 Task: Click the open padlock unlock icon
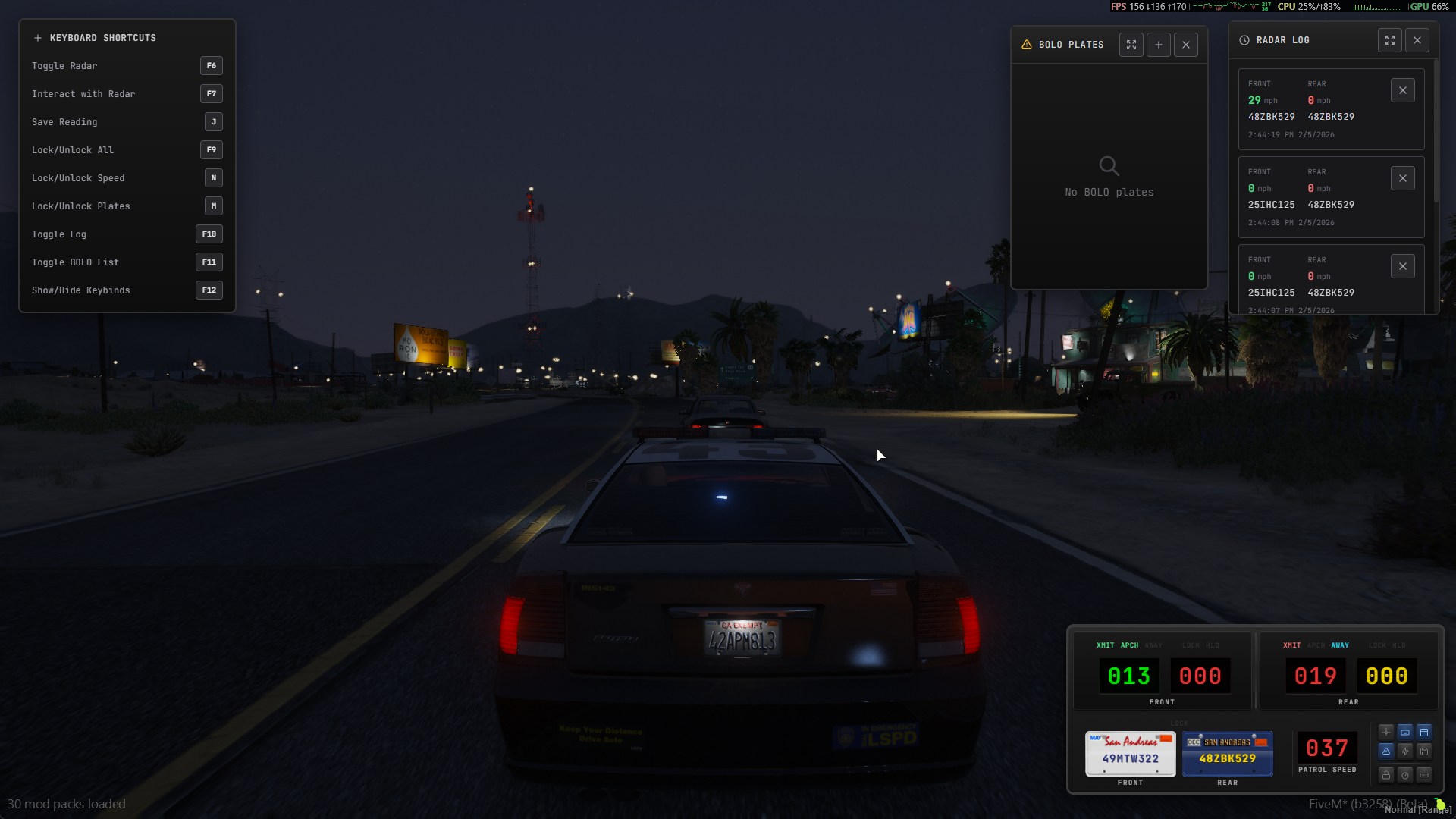[1386, 775]
